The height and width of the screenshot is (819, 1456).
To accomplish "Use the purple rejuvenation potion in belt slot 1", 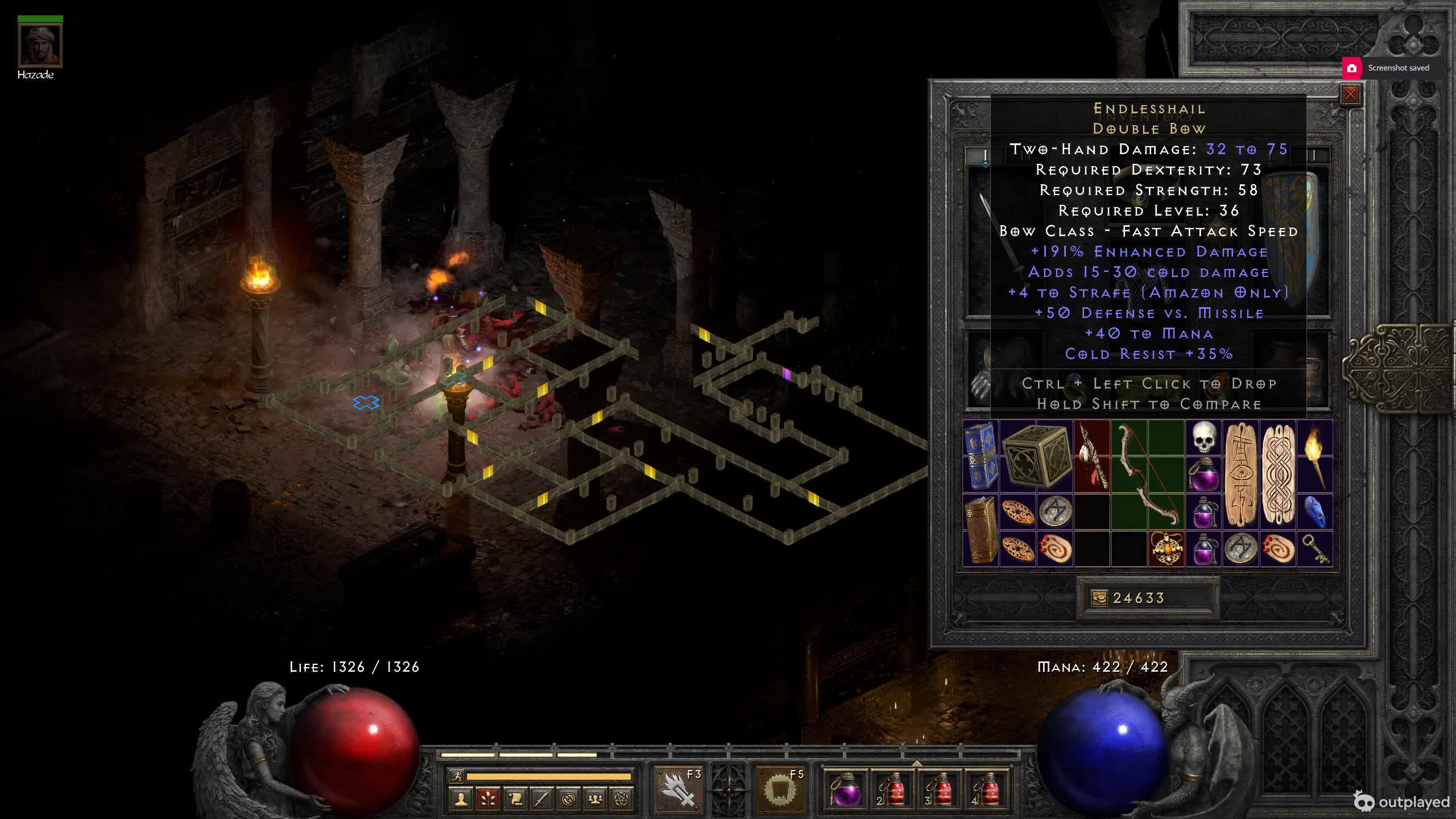I will pos(845,789).
